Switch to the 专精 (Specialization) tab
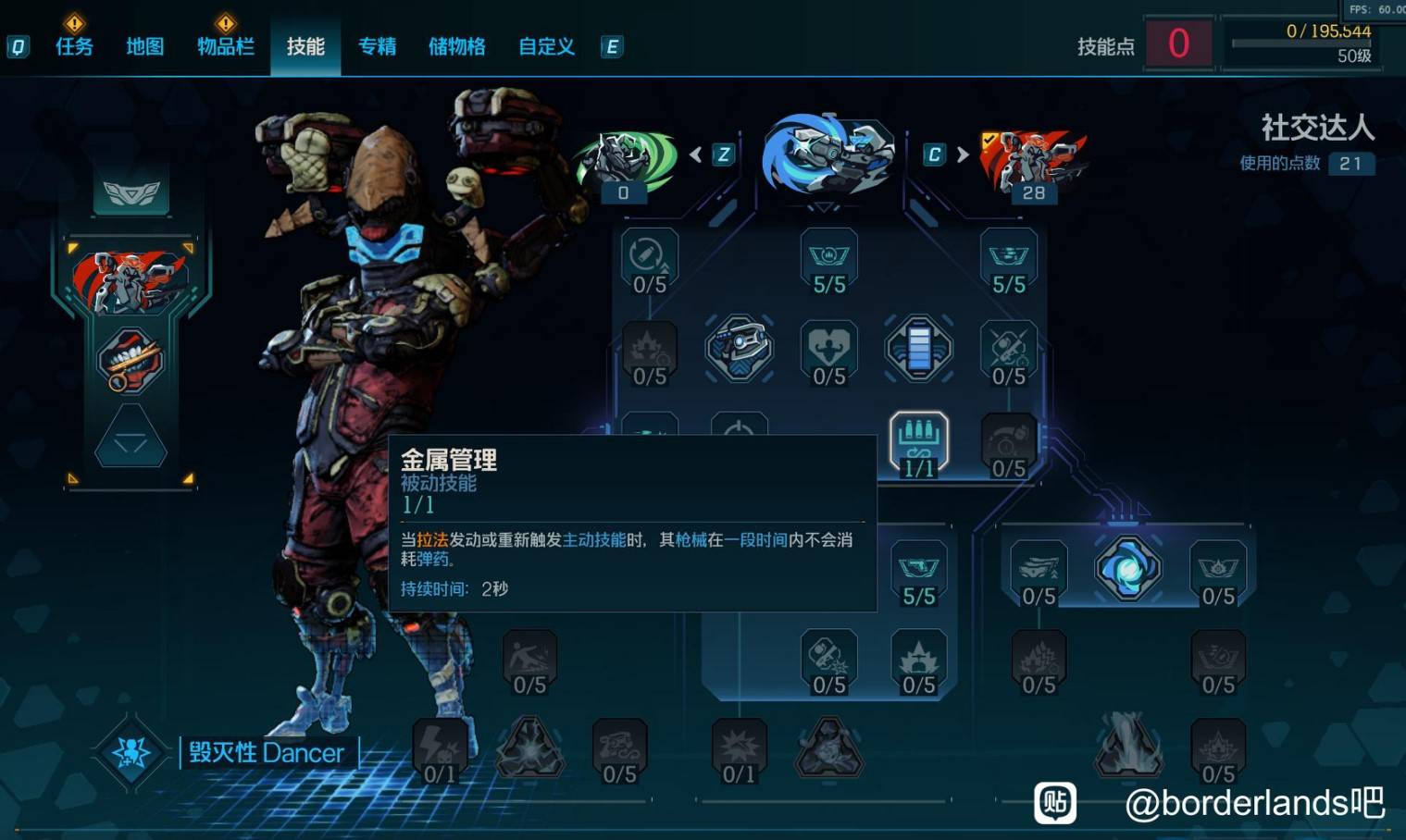The width and height of the screenshot is (1406, 840). (x=377, y=46)
